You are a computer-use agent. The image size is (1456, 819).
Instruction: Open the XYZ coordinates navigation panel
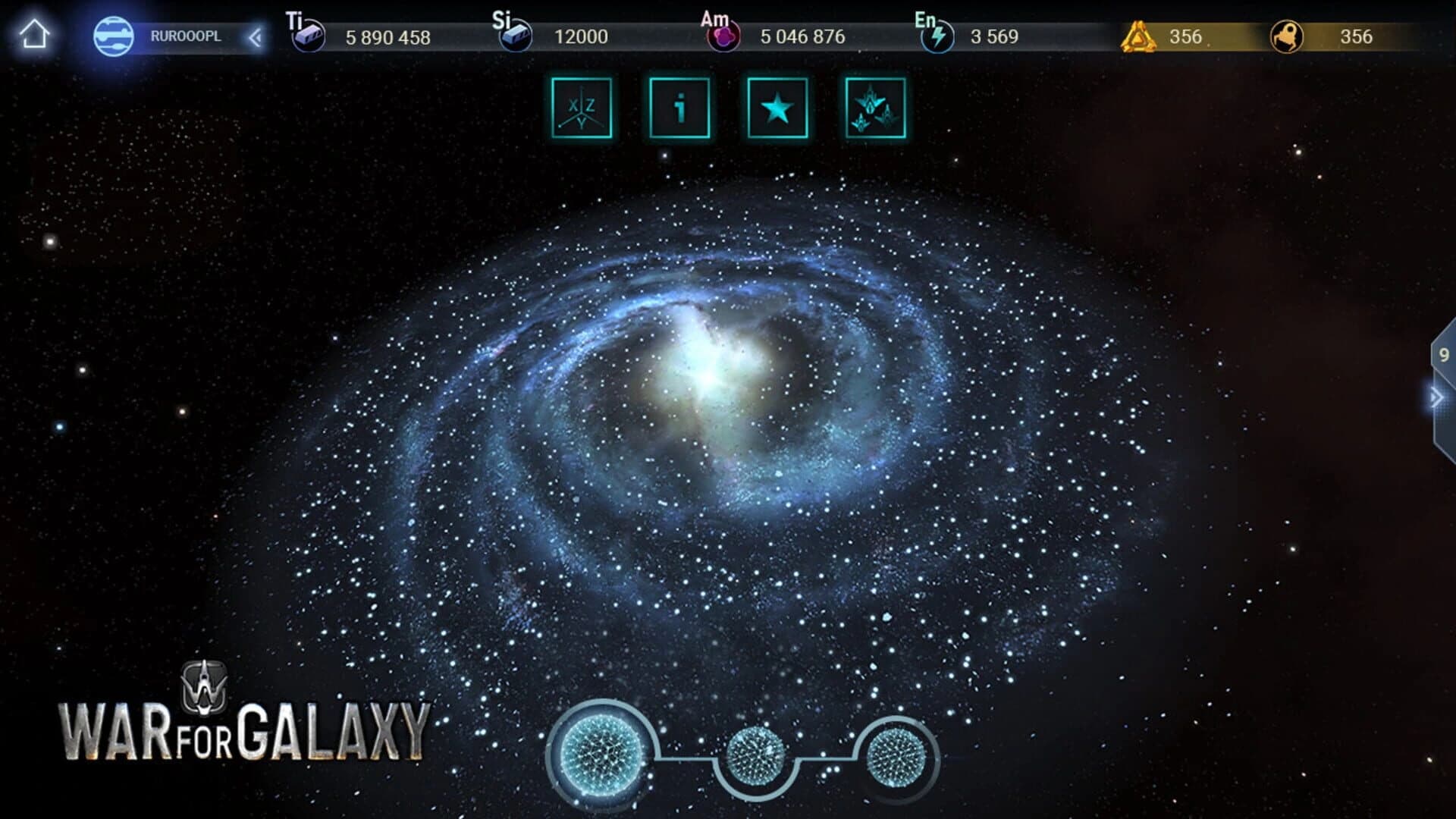tap(581, 108)
